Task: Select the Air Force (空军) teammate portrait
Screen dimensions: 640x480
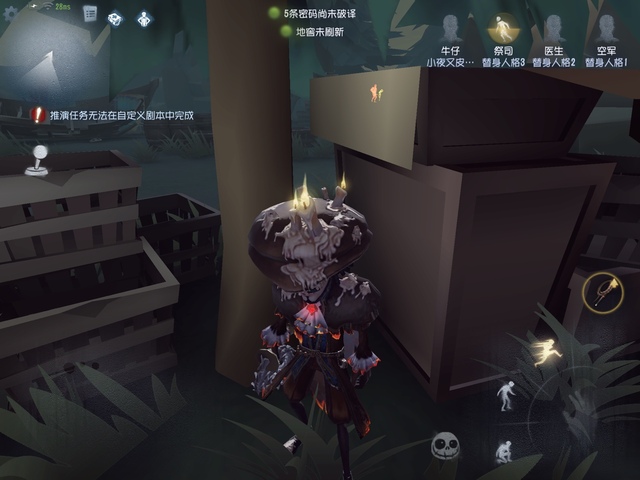Action: pos(606,29)
